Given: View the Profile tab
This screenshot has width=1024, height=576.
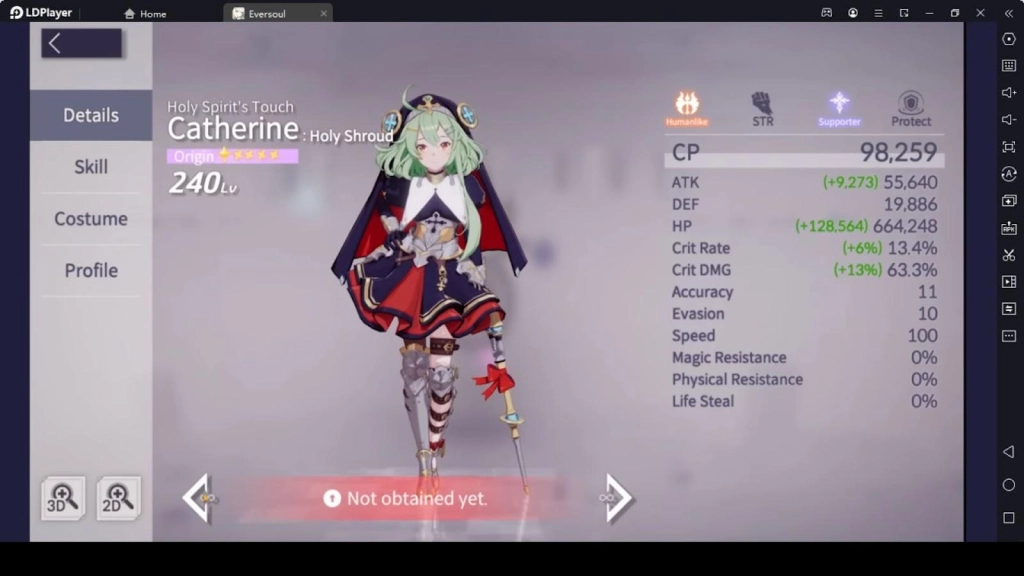Looking at the screenshot, I should pos(91,271).
